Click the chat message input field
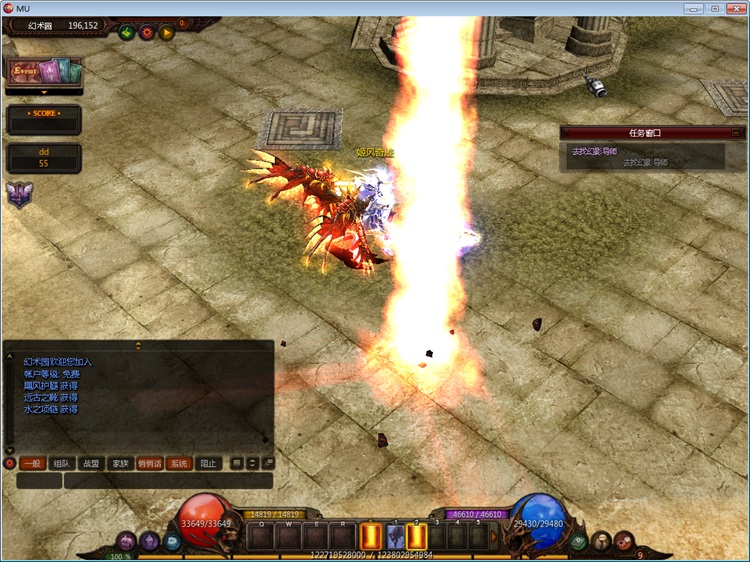Viewport: 750px width, 562px height. tap(167, 481)
